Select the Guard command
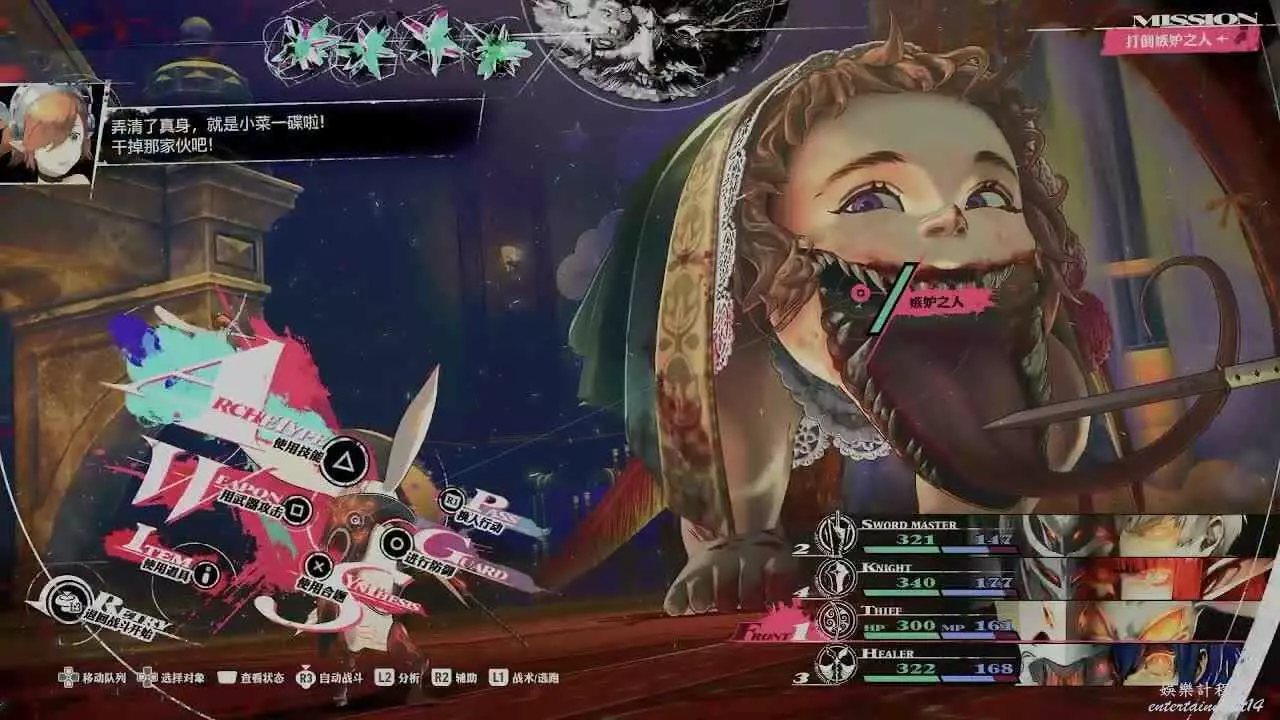The image size is (1280, 720). [x=397, y=543]
